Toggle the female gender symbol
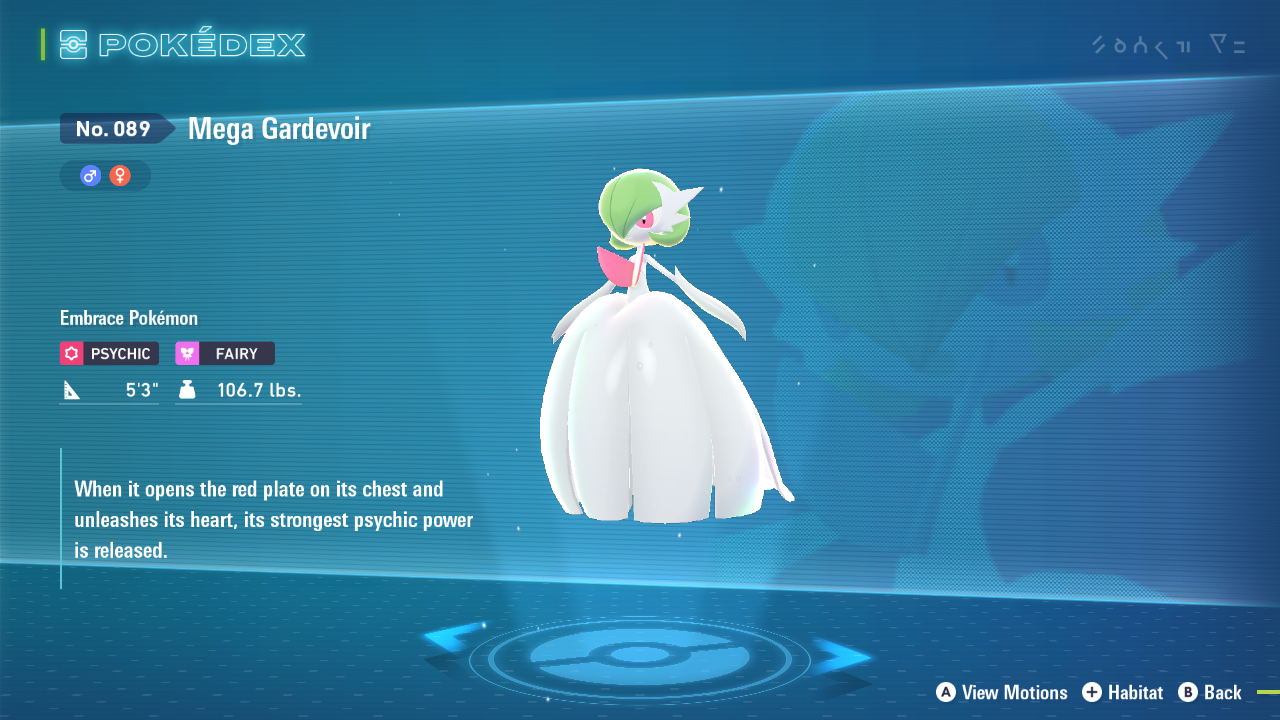Screen dimensions: 1280x720 coord(119,175)
